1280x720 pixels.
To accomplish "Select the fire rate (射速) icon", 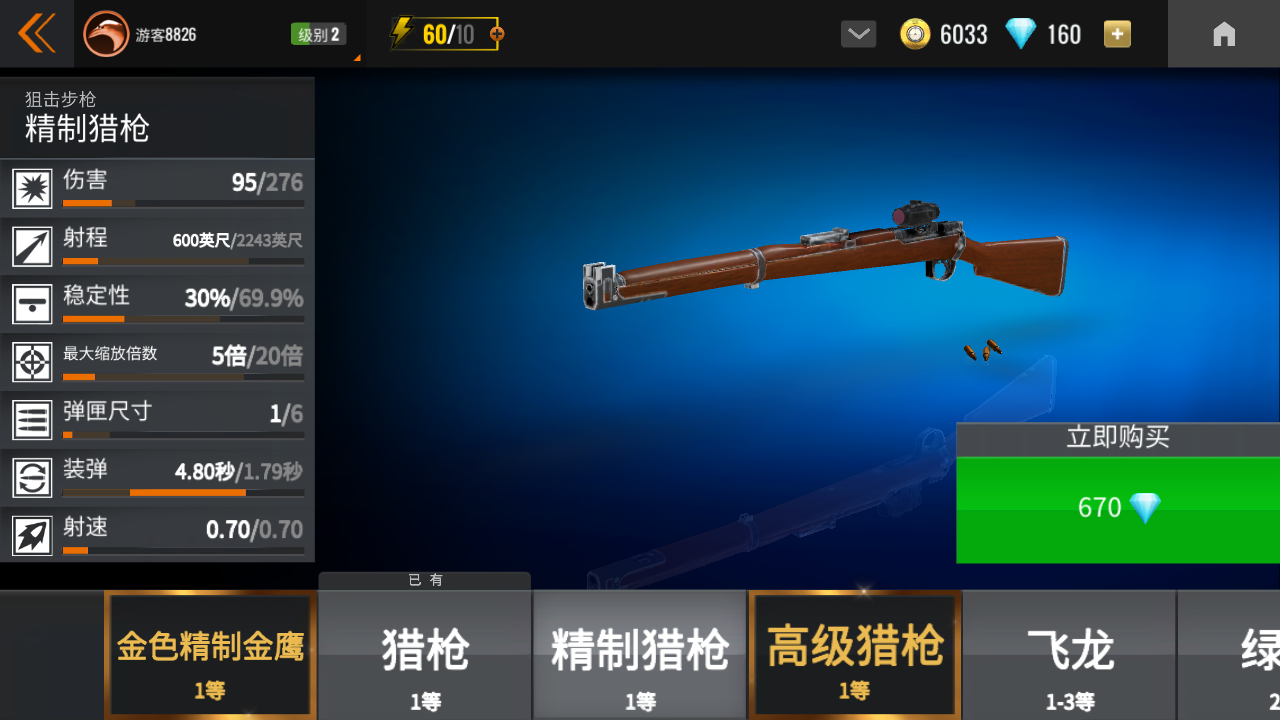I will tap(33, 535).
